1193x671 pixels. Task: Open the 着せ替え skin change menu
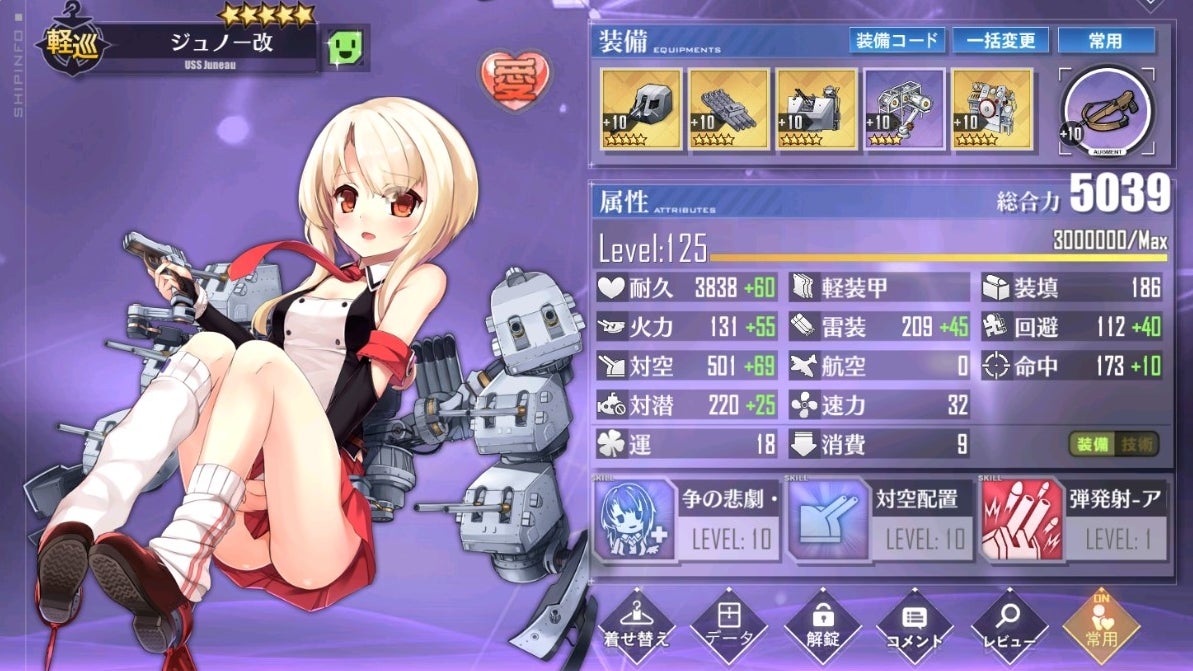(x=637, y=623)
